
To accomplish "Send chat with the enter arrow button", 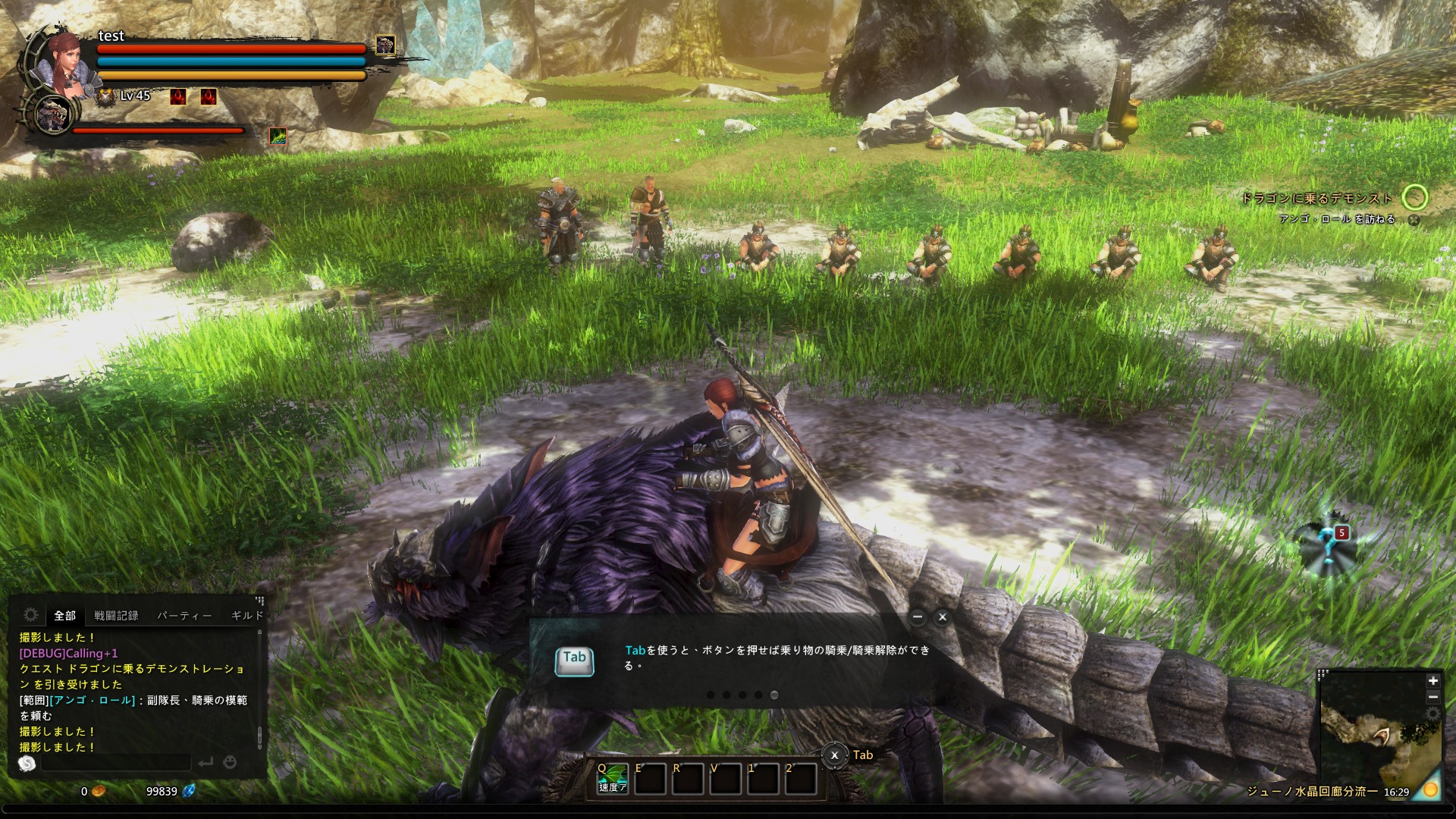I will tap(206, 762).
